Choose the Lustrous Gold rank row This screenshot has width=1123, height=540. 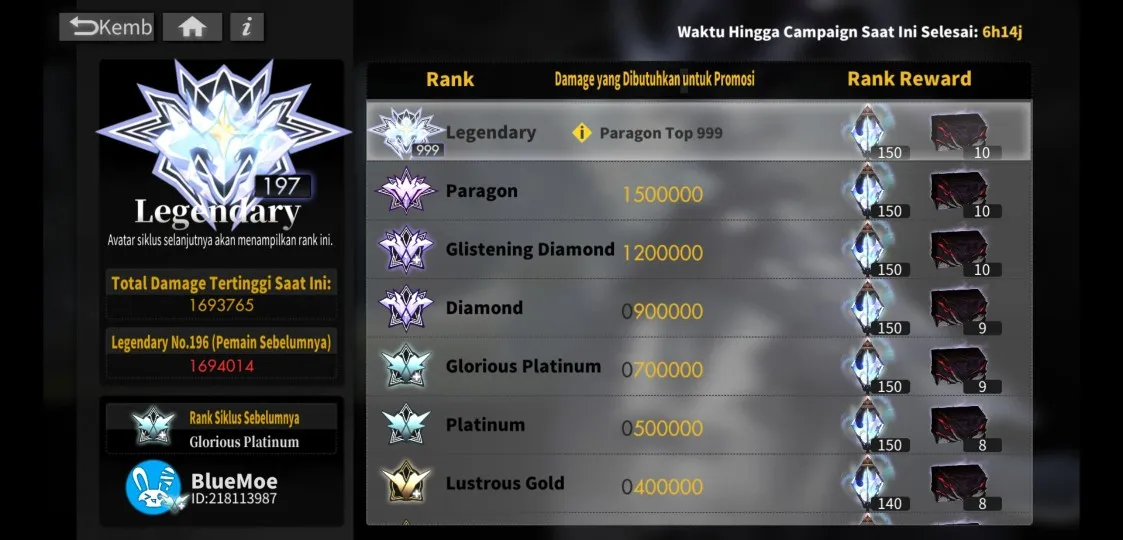coord(698,484)
